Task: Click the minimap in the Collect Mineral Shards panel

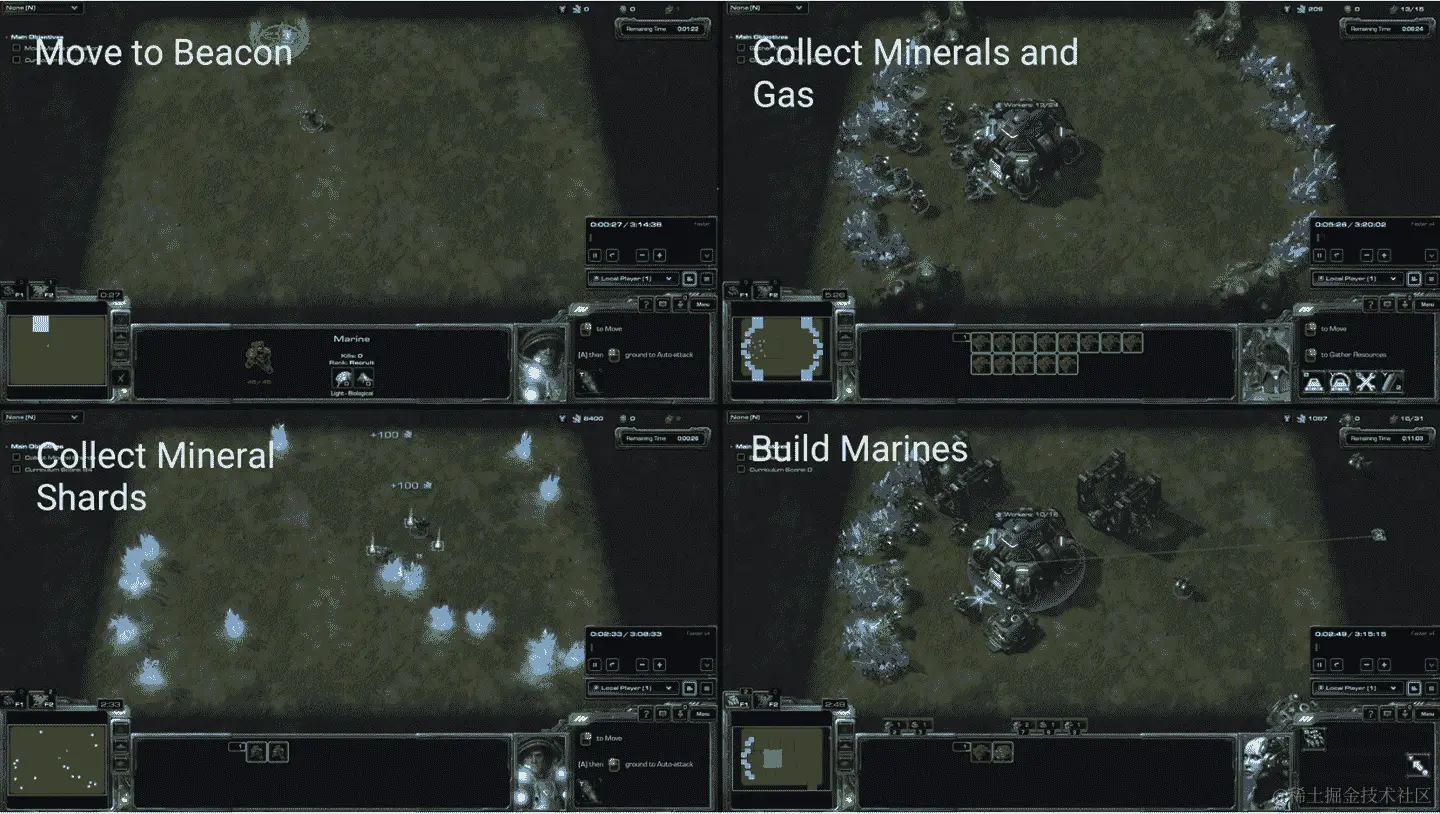Action: (x=55, y=760)
